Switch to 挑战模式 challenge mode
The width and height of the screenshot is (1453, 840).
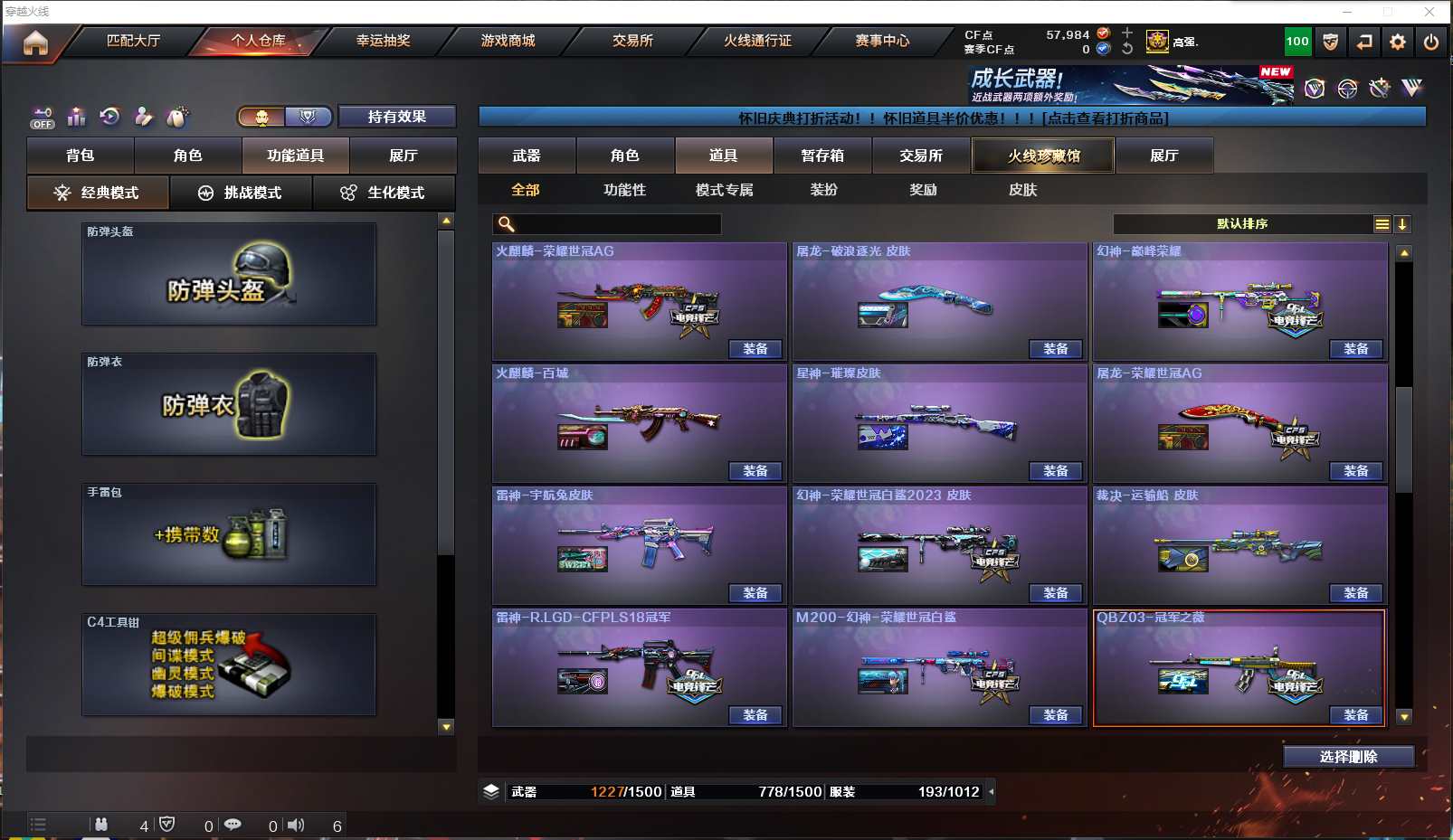(241, 193)
